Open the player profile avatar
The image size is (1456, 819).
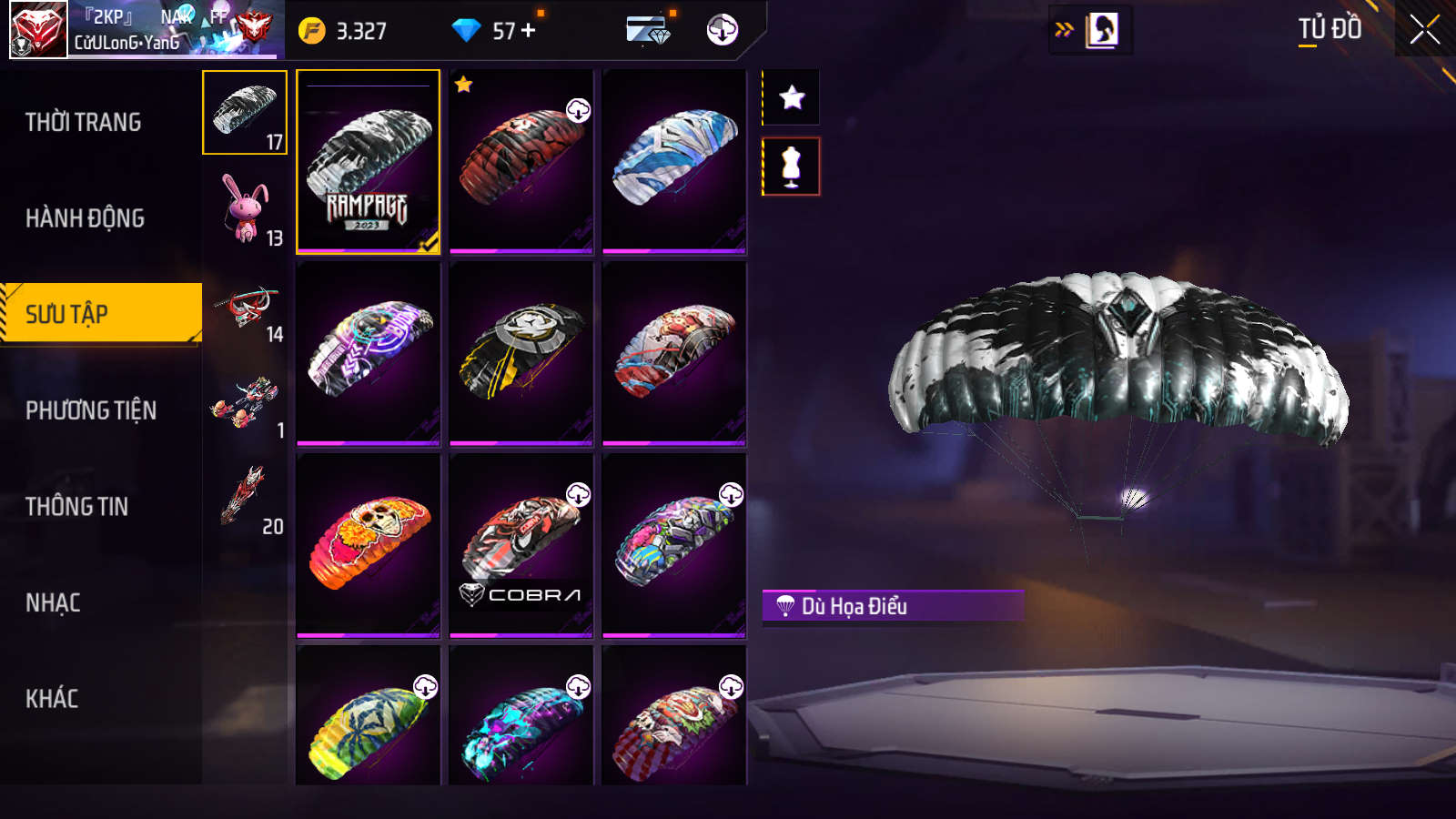[38, 29]
